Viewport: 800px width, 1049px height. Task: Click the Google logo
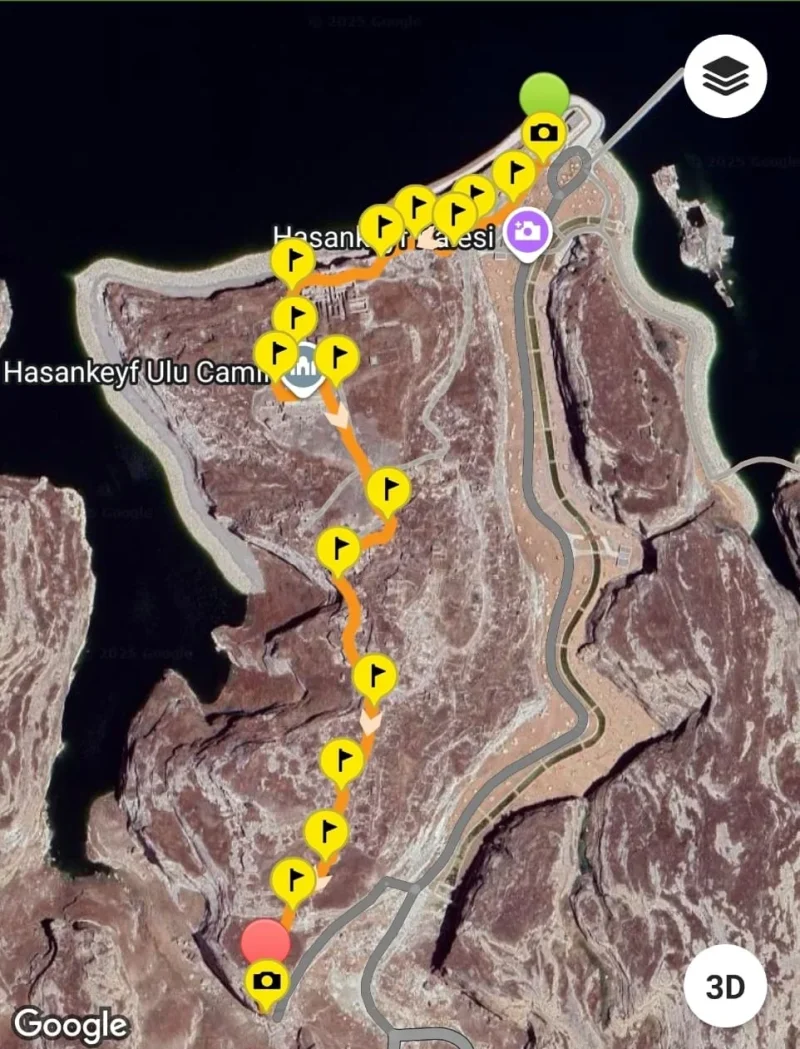(x=71, y=1023)
